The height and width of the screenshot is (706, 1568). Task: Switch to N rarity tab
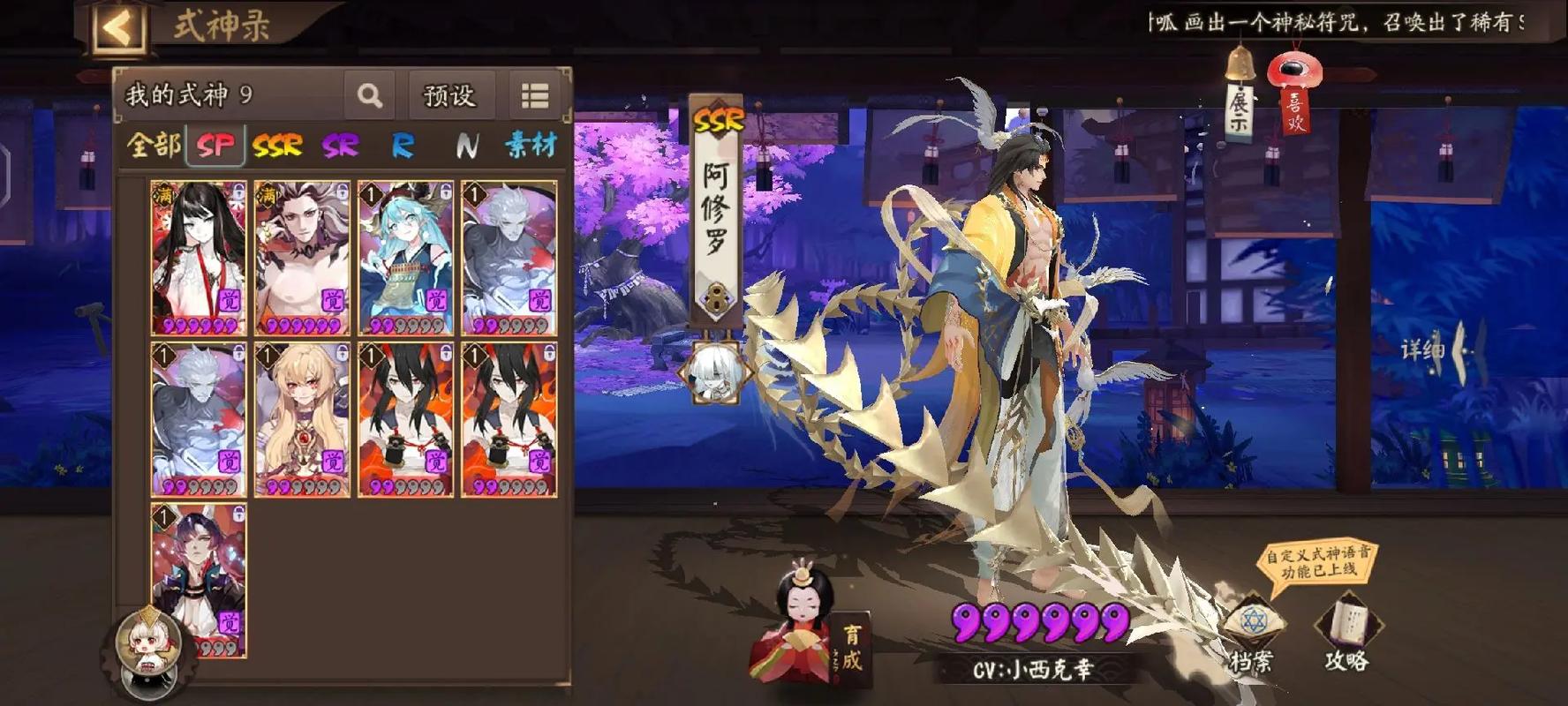[x=467, y=145]
